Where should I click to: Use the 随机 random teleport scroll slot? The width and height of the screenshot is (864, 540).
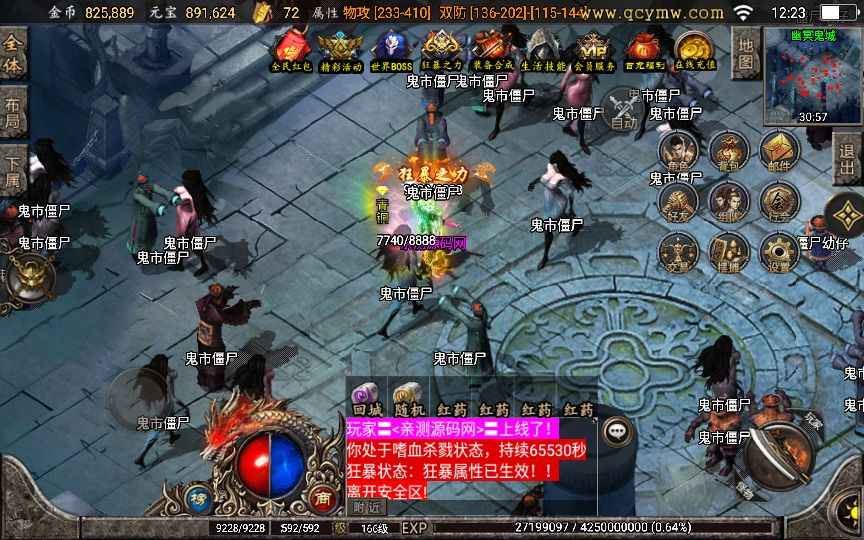click(409, 399)
